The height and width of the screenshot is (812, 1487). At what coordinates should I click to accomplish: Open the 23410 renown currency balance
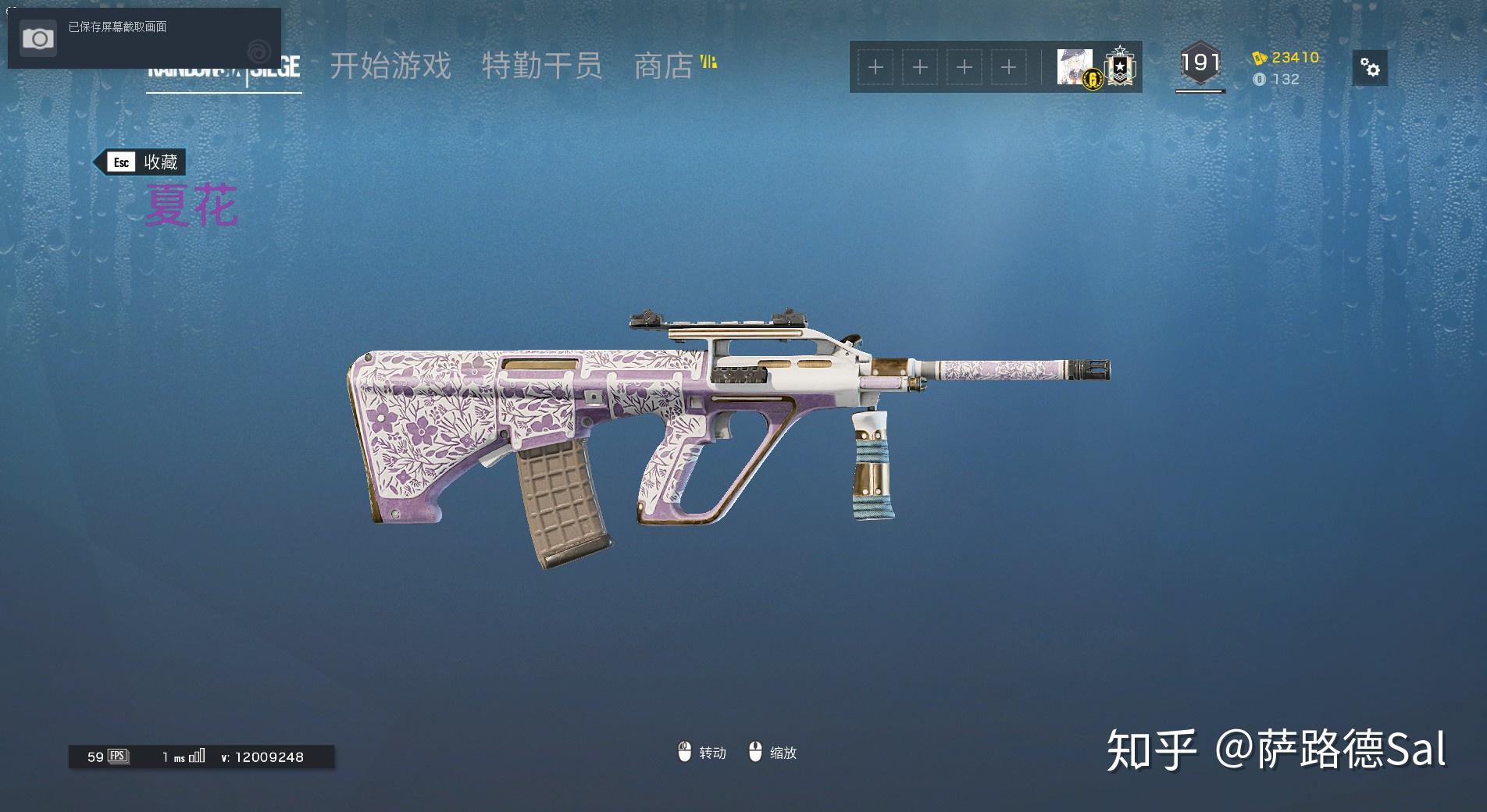[1286, 57]
